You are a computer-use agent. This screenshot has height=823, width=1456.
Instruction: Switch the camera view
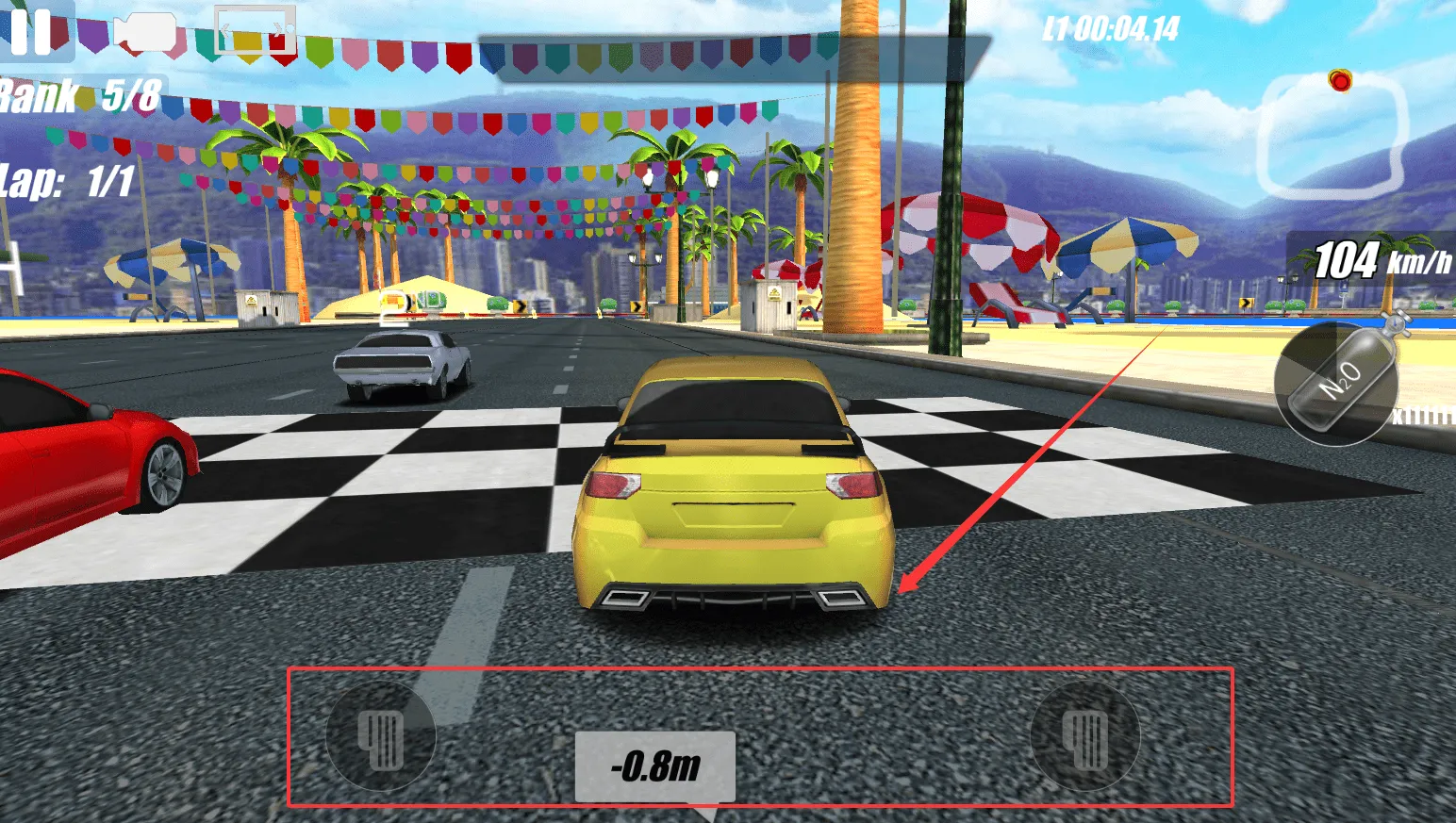[144, 33]
